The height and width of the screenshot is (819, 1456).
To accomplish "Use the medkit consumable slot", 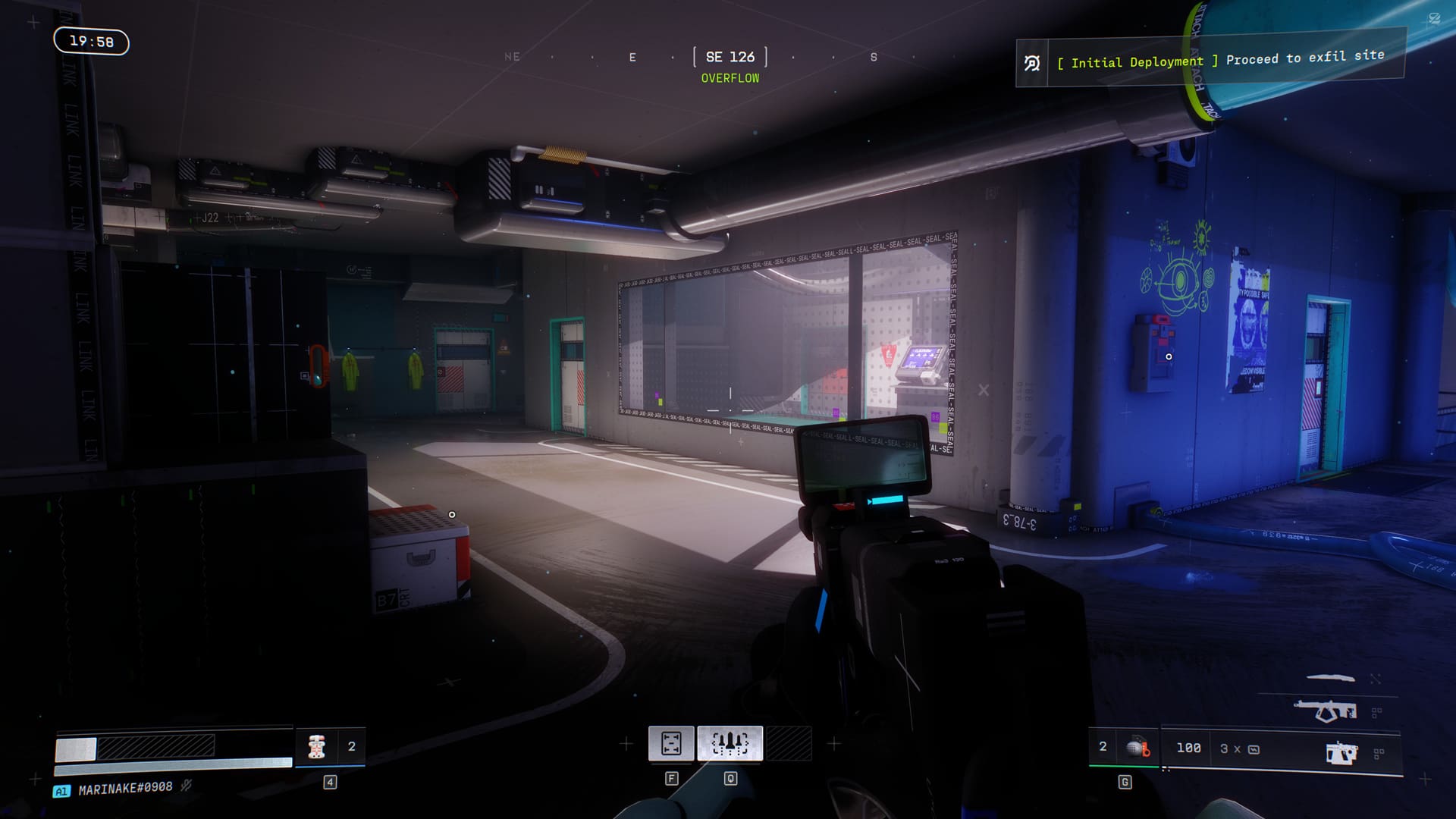I will point(317,747).
